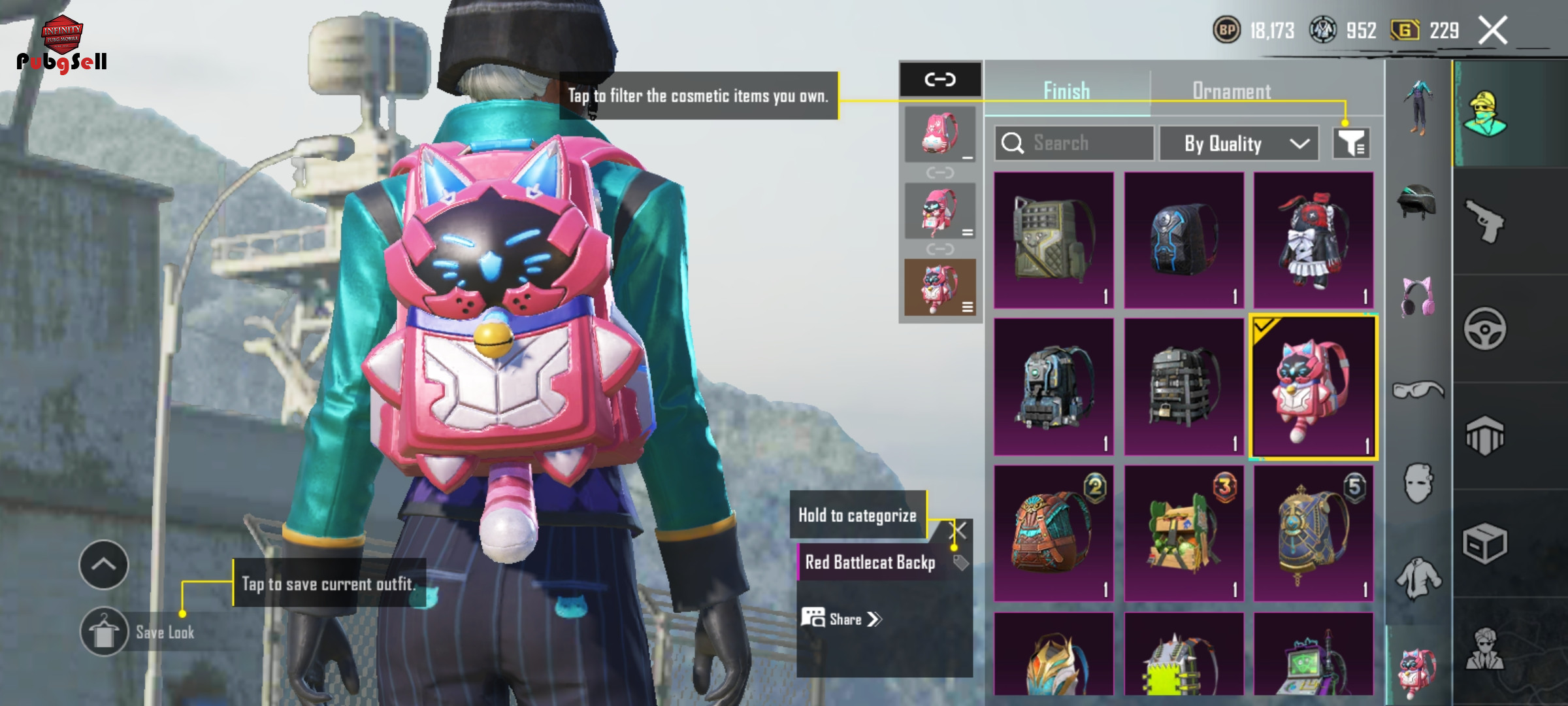
Task: Select the glasses accessory category
Action: [x=1418, y=391]
